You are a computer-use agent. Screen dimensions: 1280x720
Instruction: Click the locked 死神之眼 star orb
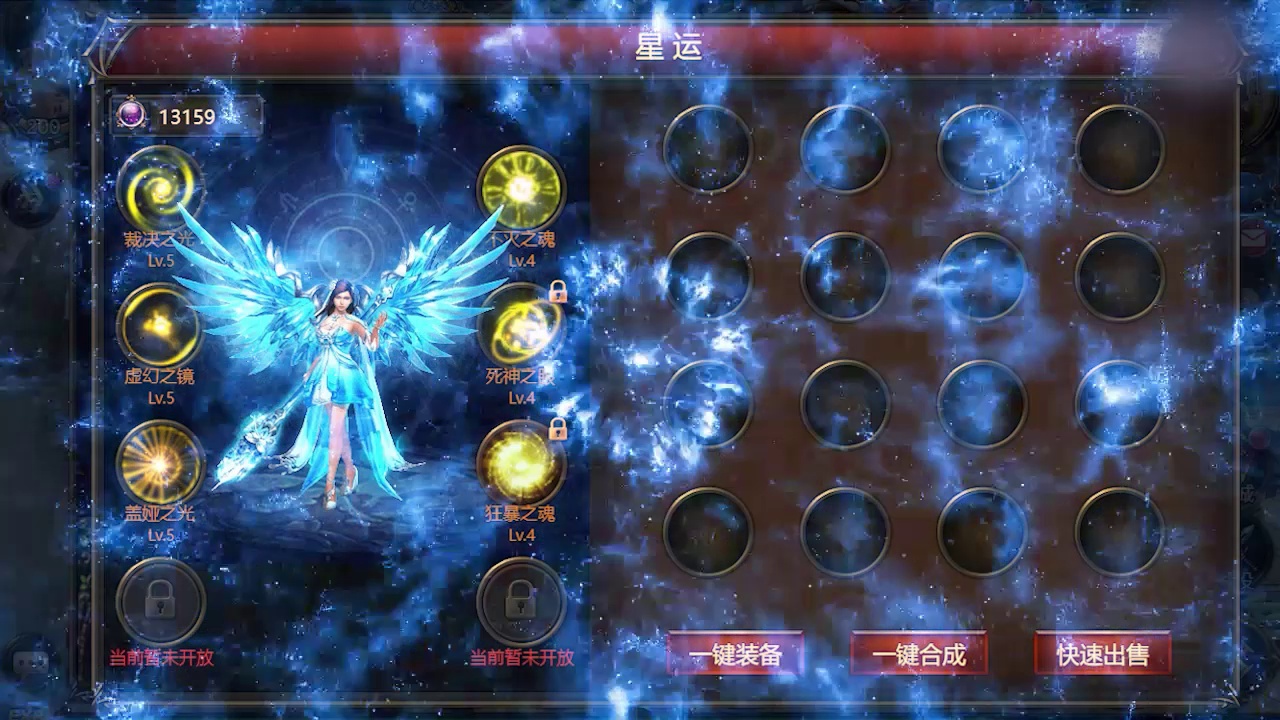[520, 325]
